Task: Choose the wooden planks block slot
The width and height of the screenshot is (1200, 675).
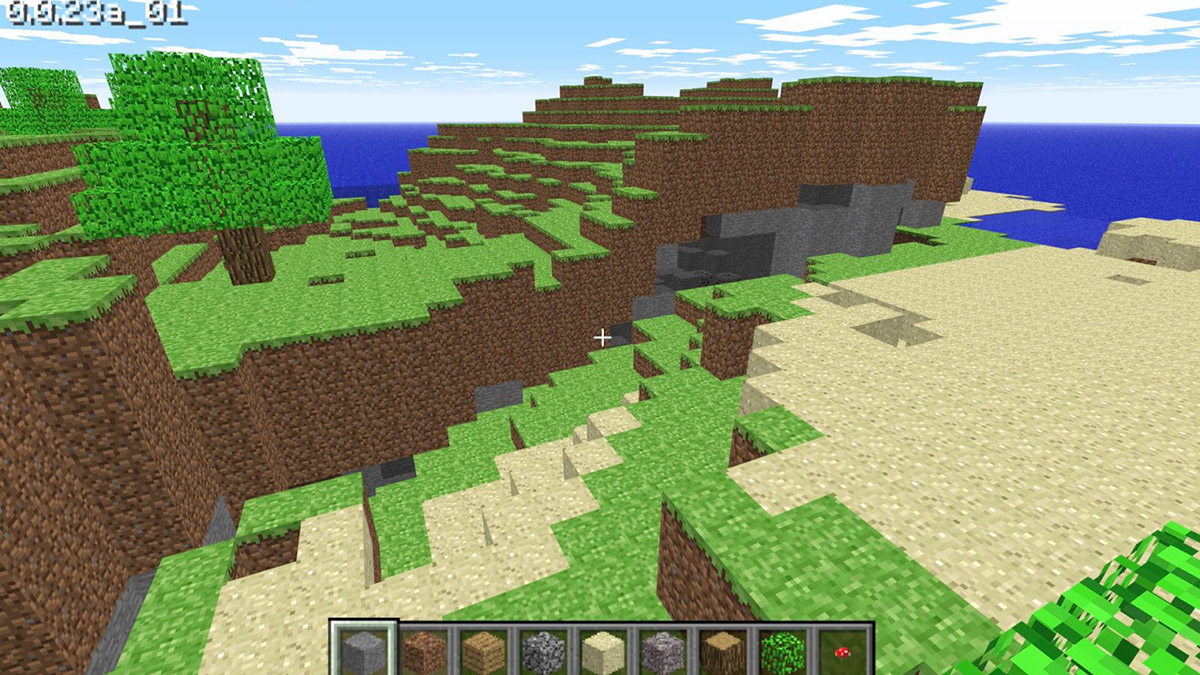Action: tap(483, 651)
